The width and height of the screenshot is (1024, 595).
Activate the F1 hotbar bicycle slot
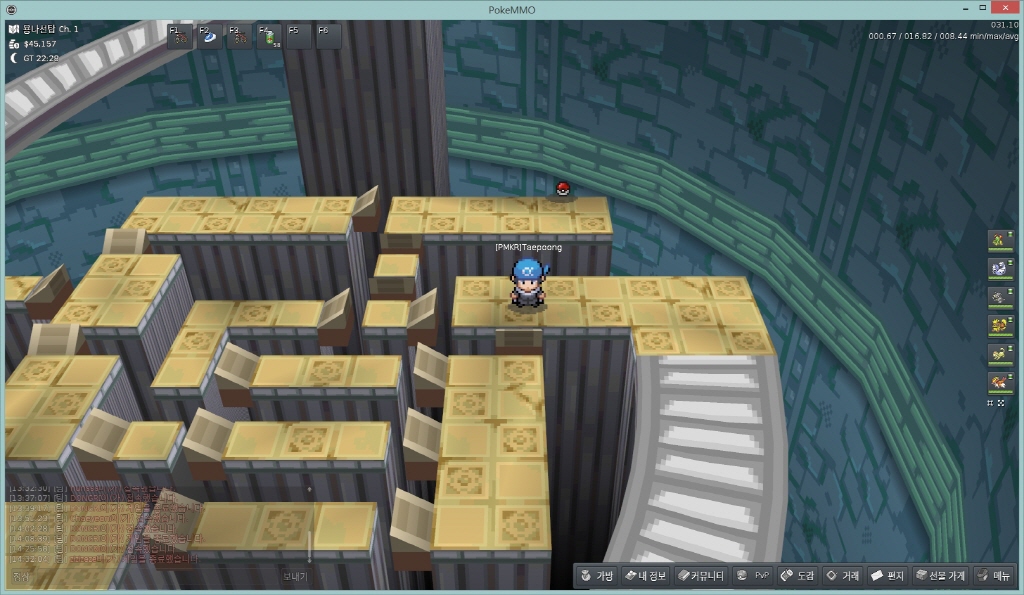click(x=181, y=37)
